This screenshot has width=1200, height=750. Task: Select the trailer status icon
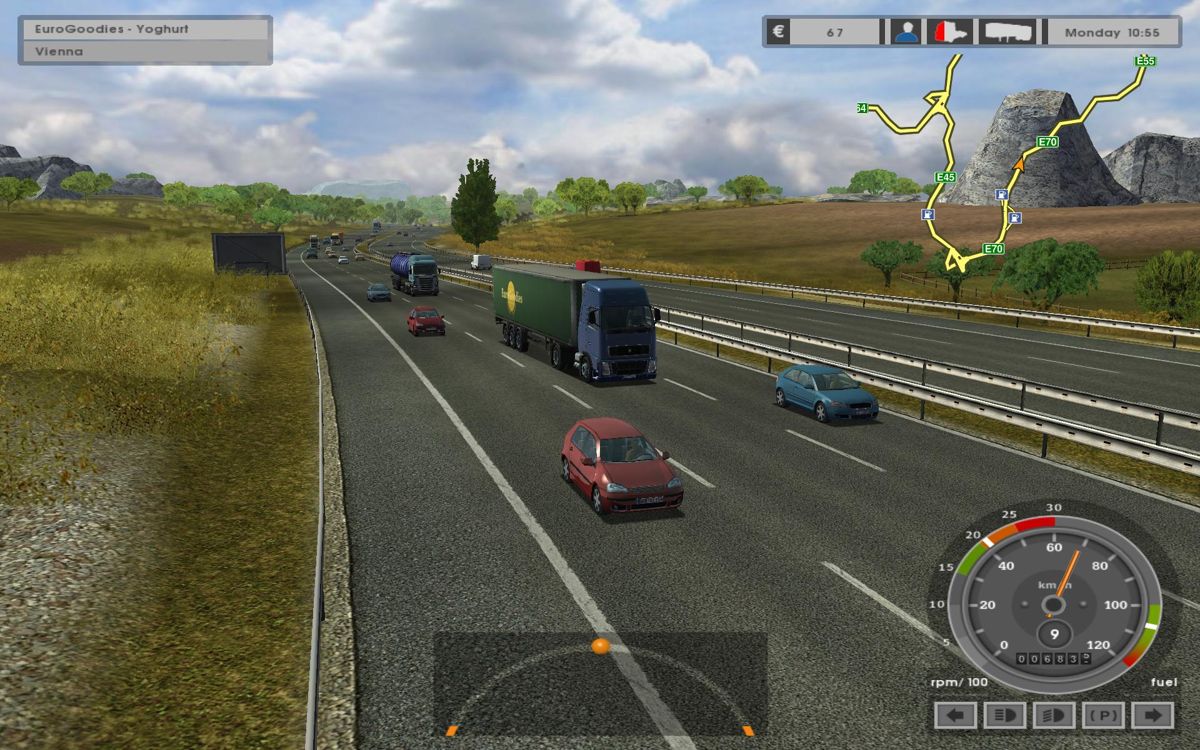coord(1007,32)
